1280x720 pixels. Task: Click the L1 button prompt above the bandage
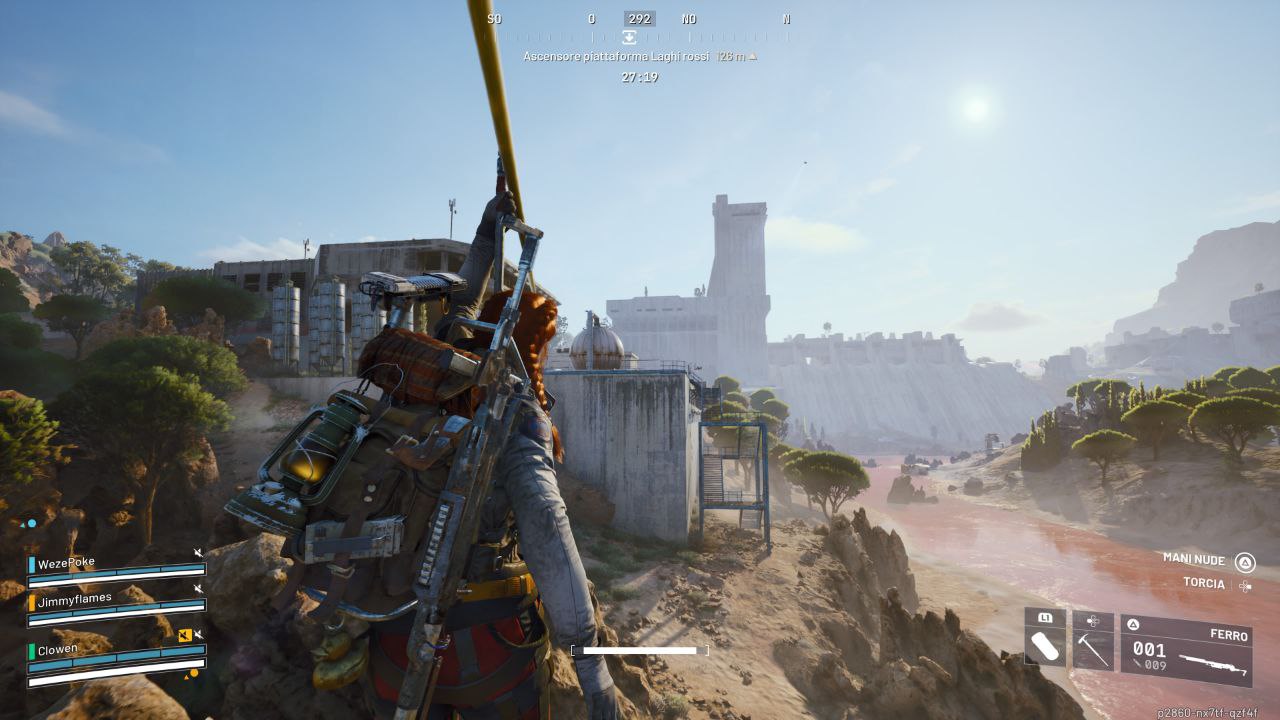point(1045,618)
